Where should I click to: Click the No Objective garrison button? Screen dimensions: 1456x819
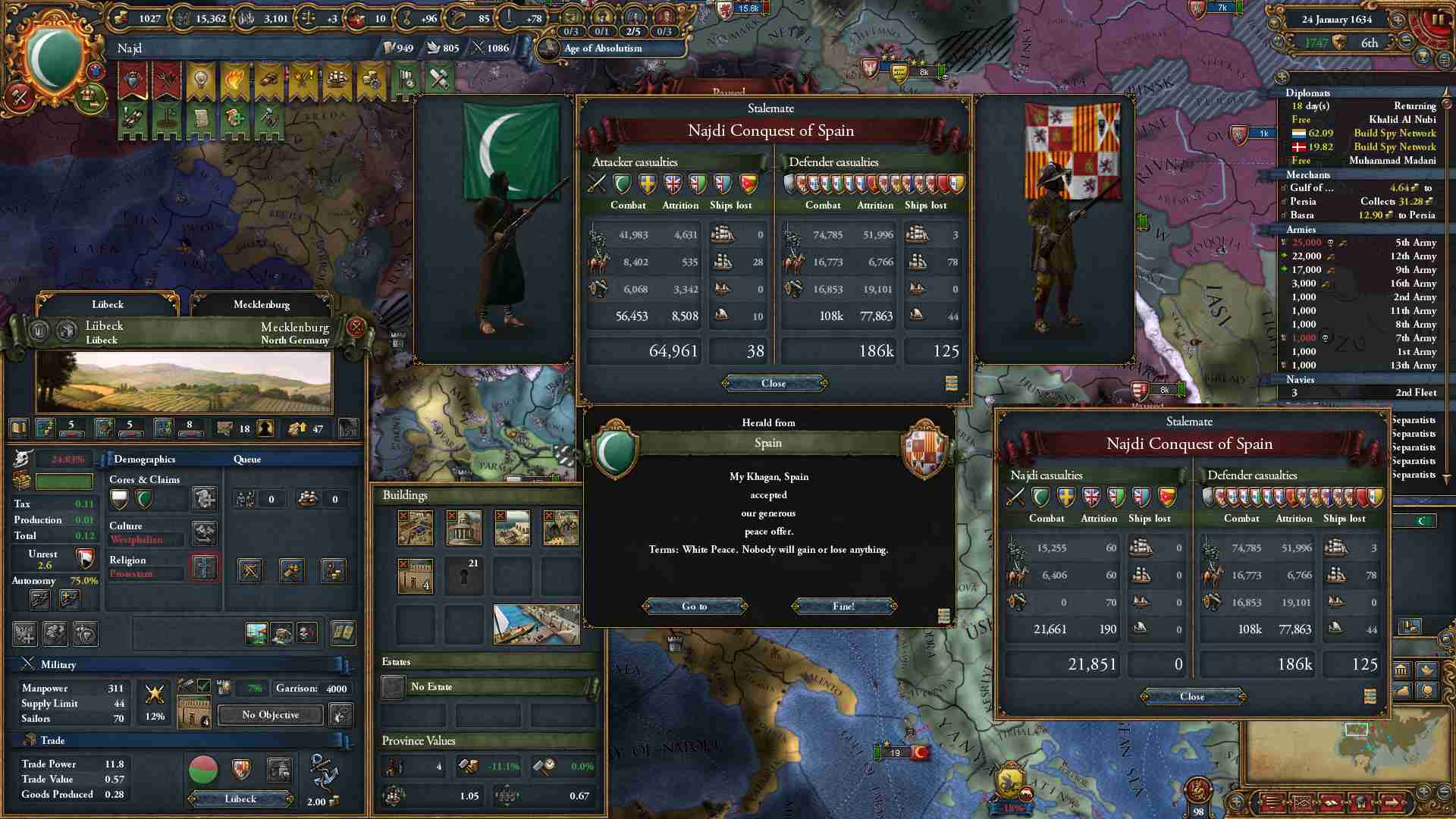[x=270, y=715]
